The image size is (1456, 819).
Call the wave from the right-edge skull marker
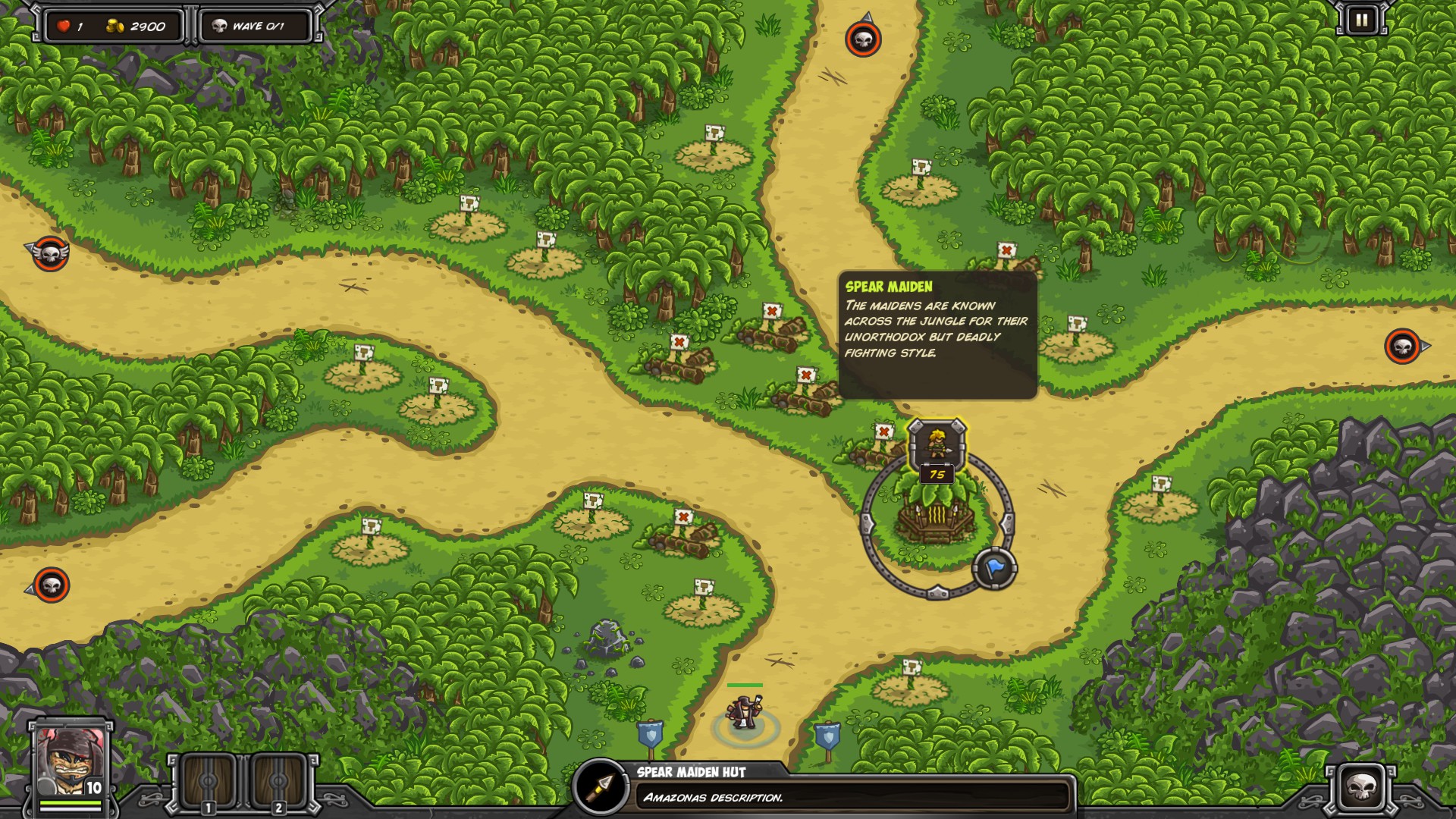pos(1402,347)
